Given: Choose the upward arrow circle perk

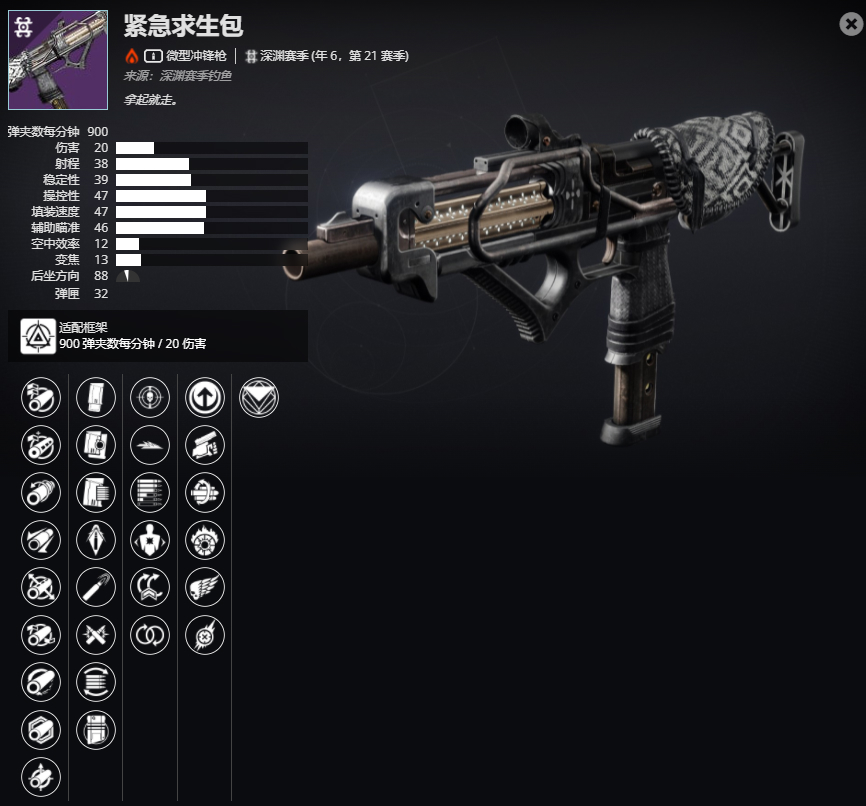Looking at the screenshot, I should coord(205,398).
